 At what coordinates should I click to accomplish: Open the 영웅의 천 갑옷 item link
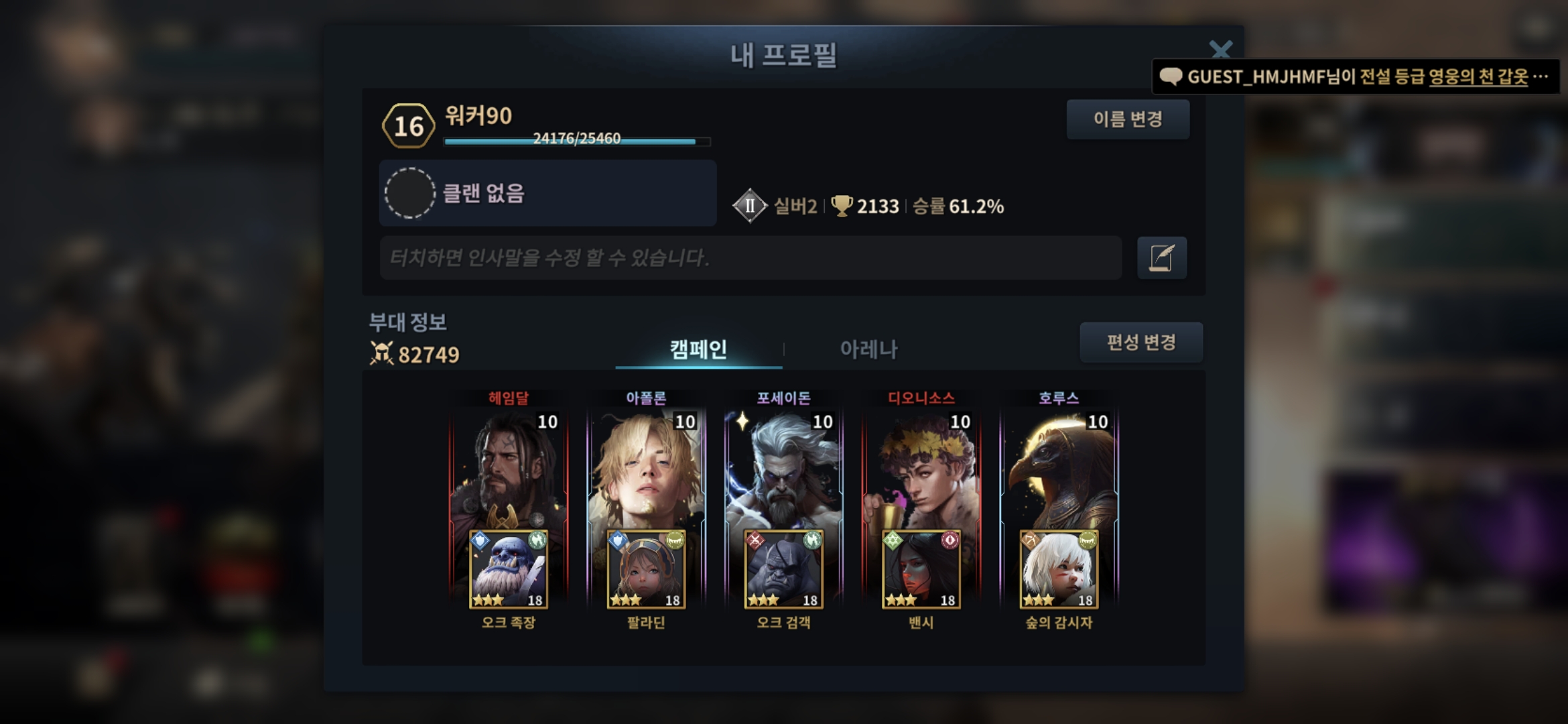point(1478,77)
